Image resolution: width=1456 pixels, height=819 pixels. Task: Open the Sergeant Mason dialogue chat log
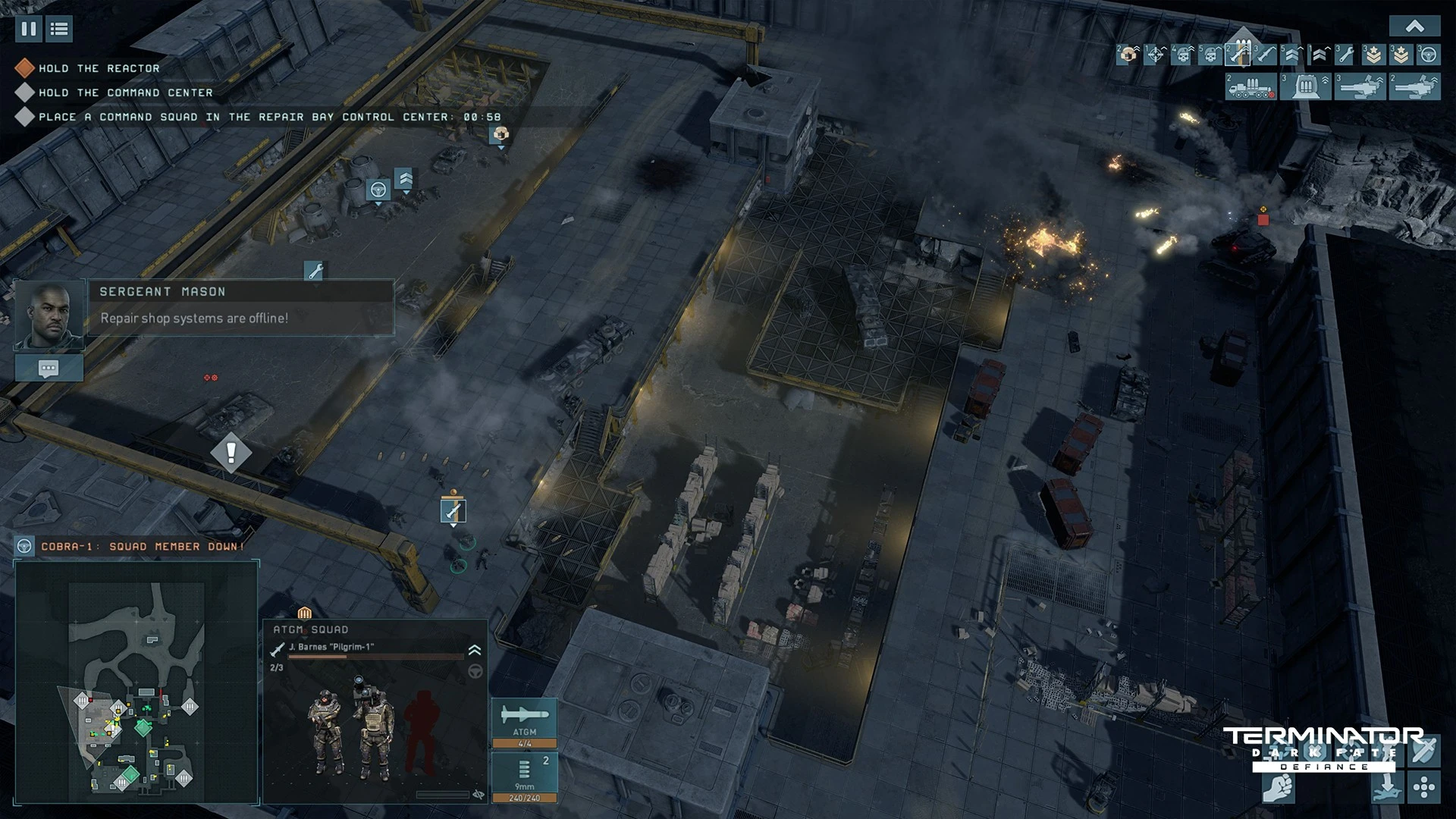point(49,369)
